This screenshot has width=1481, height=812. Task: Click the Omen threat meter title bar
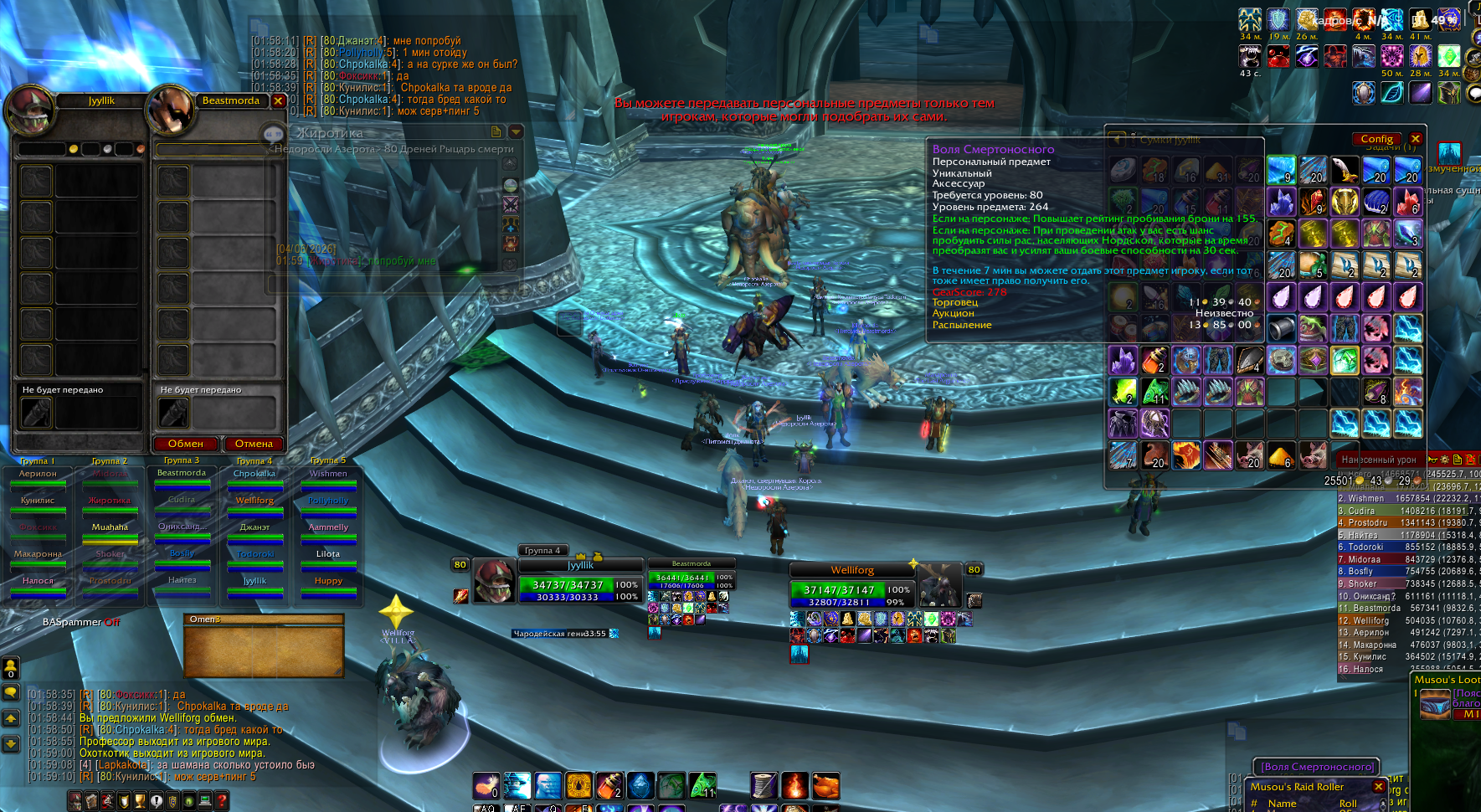click(263, 619)
